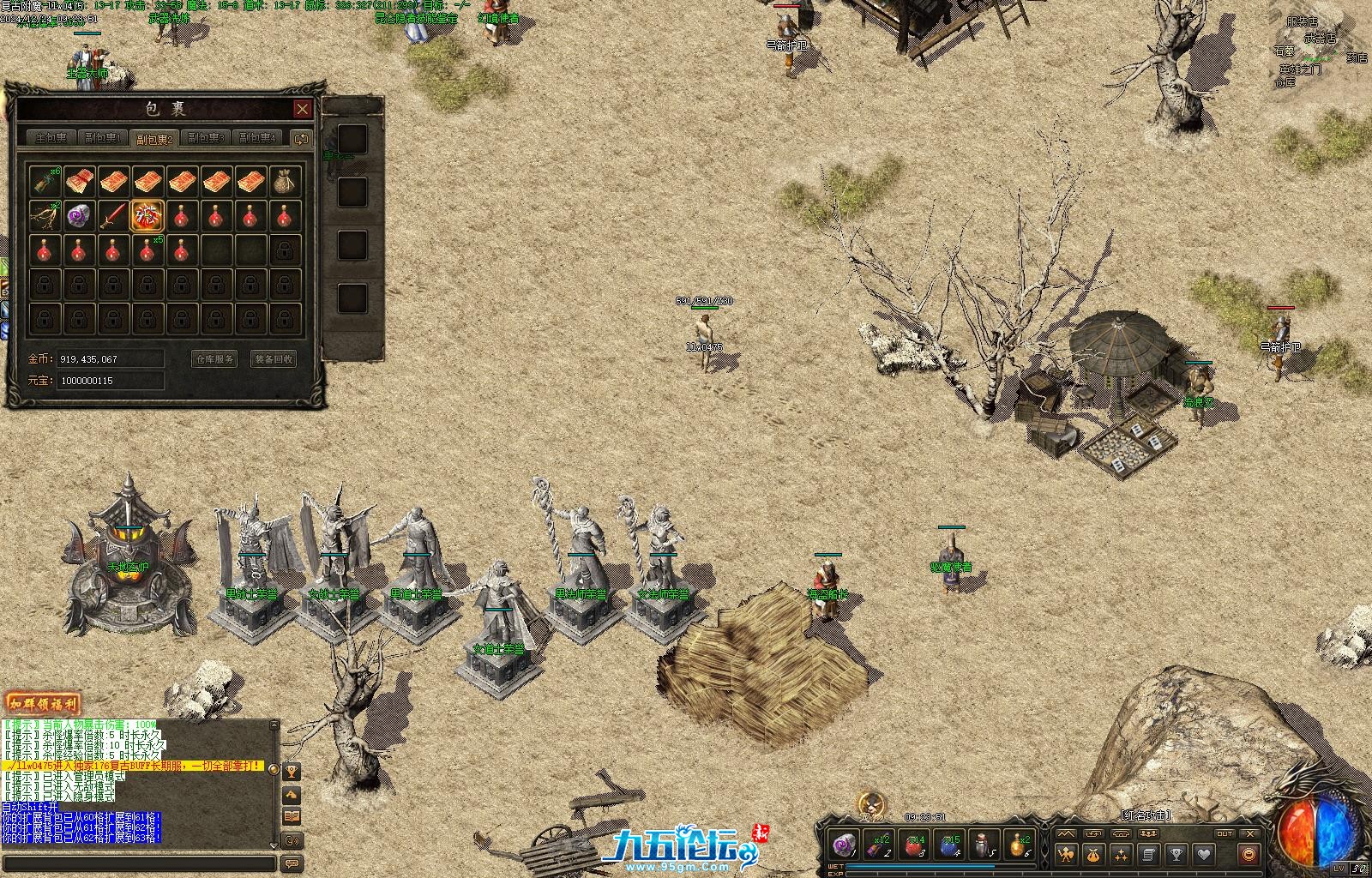
Task: Close the 包裹 inventory window
Action: [302, 109]
